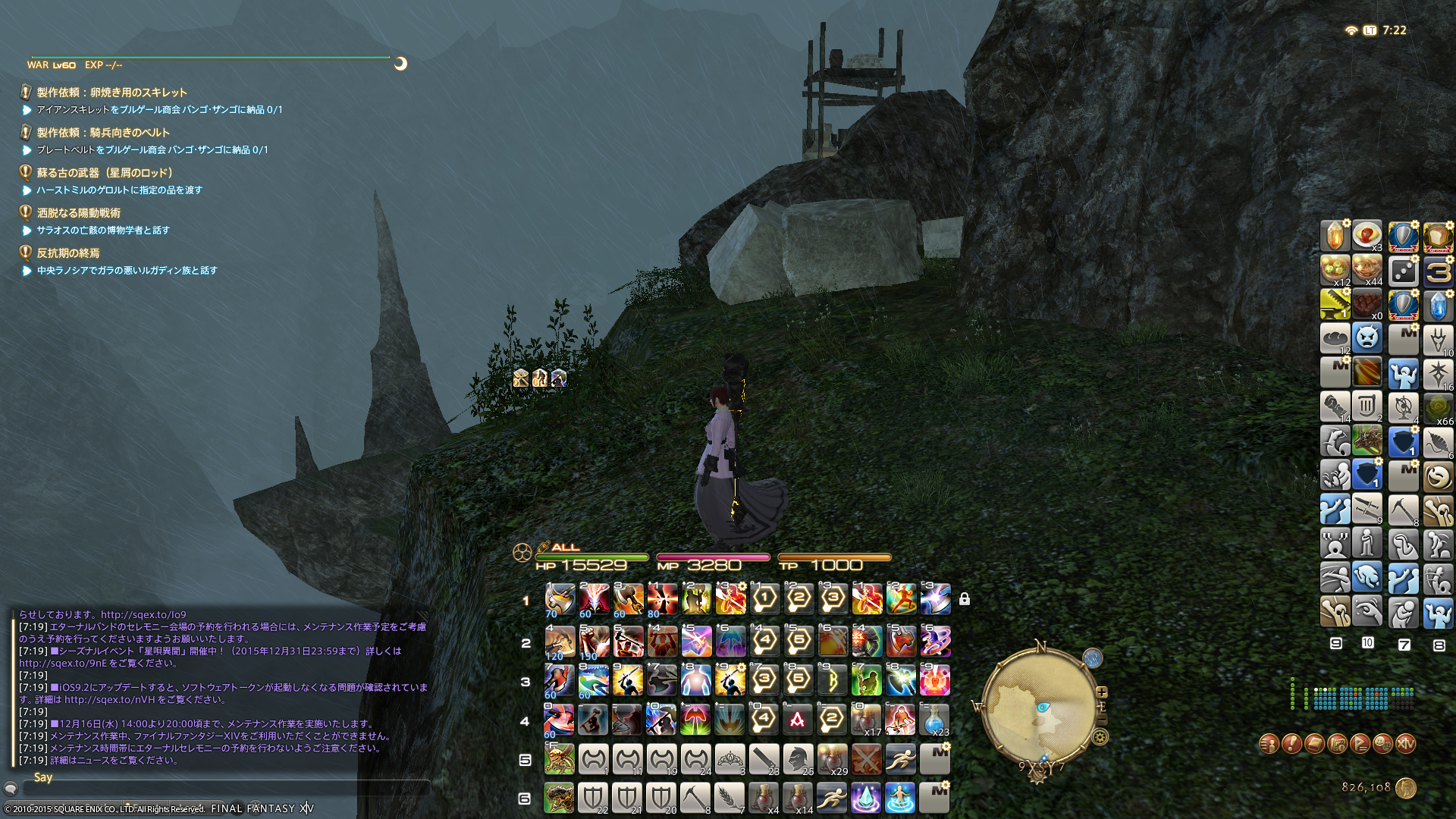Use the omelette food item
Screen dimensions: 1456x819
(1367, 234)
